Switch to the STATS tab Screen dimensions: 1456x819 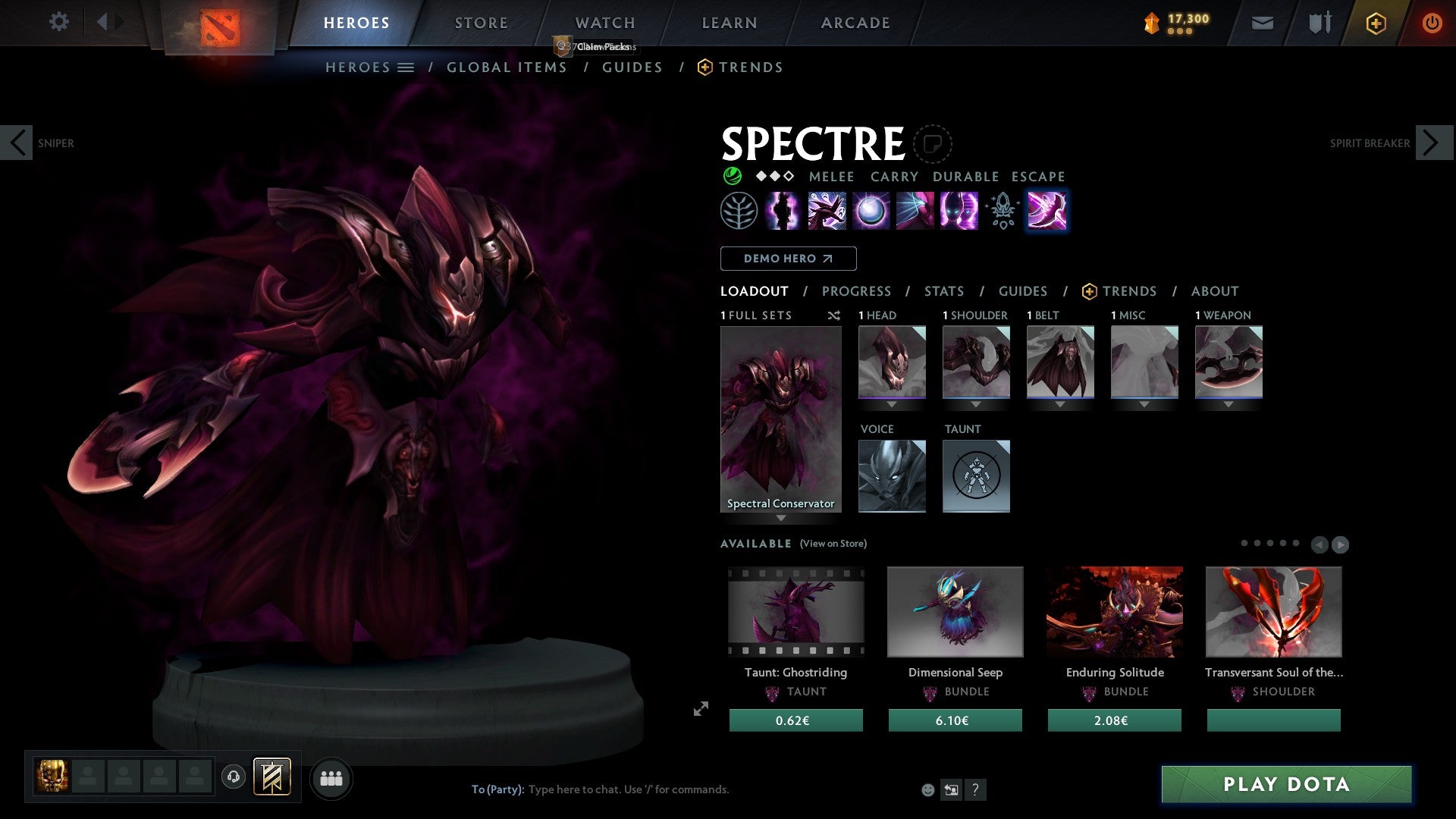[x=943, y=291]
